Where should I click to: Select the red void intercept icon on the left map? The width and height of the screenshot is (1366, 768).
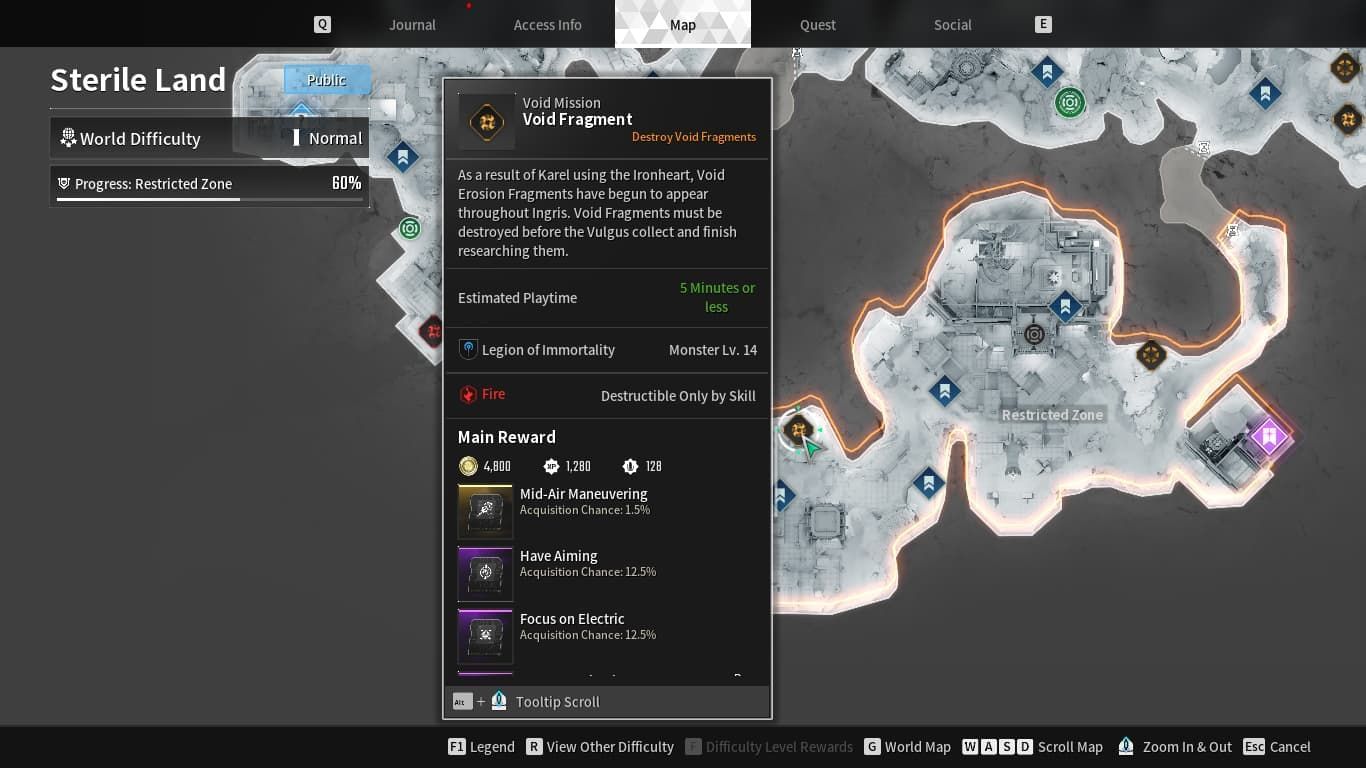pyautogui.click(x=432, y=330)
